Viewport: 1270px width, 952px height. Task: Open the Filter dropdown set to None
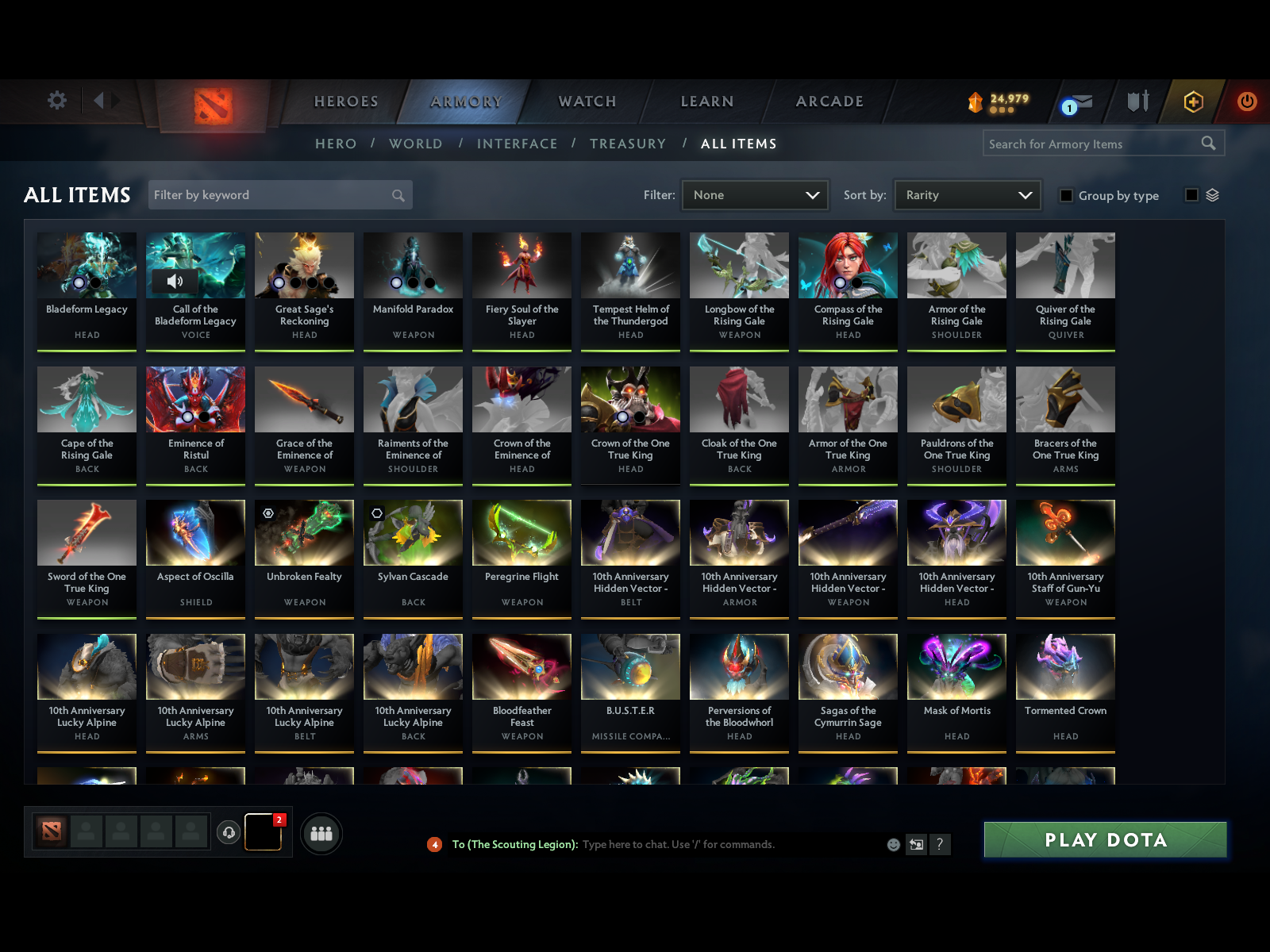point(754,194)
